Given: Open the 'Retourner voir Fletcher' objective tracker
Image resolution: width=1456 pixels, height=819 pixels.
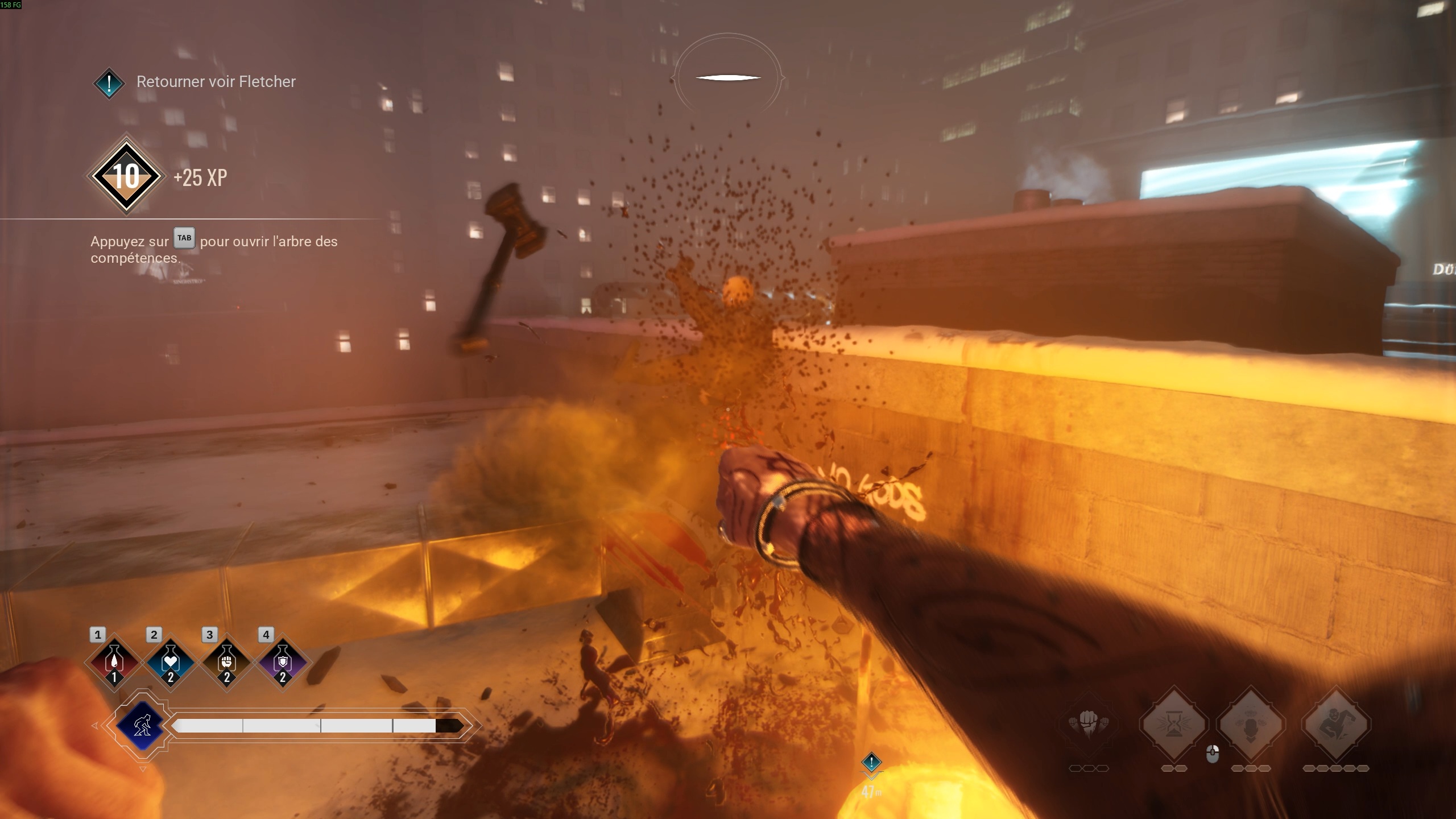Looking at the screenshot, I should 216,82.
